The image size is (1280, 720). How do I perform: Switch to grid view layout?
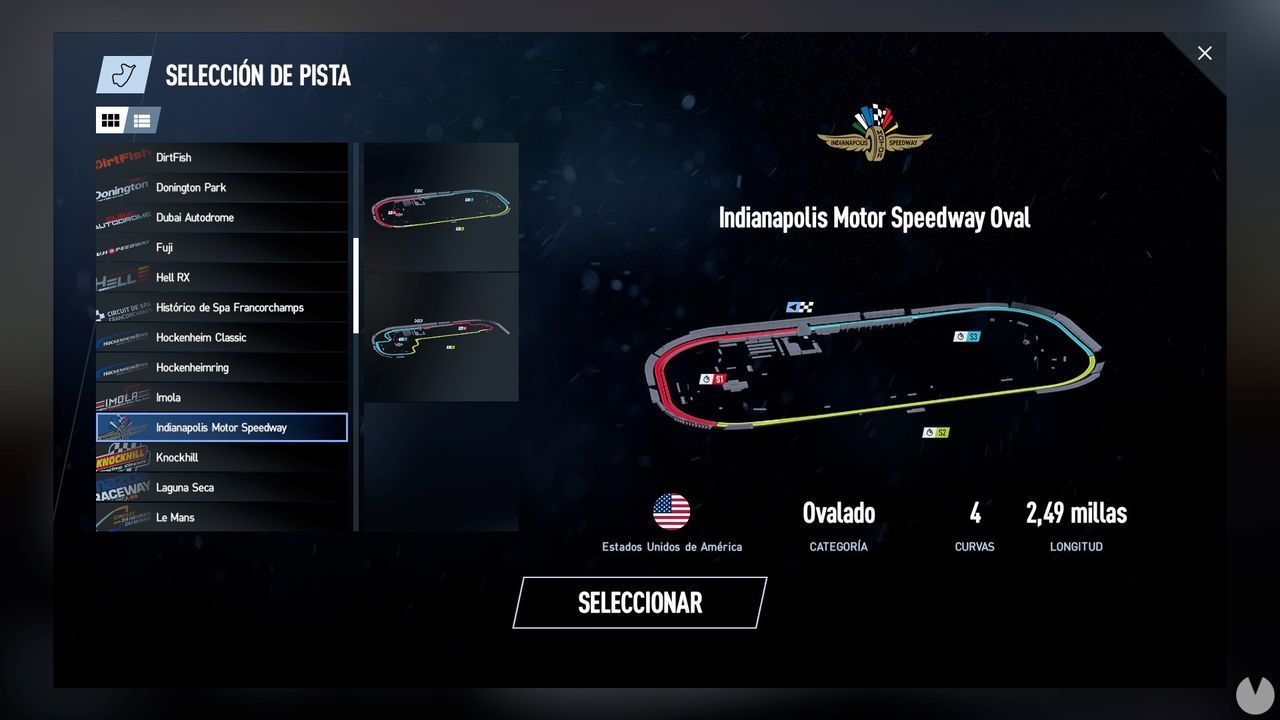click(110, 120)
